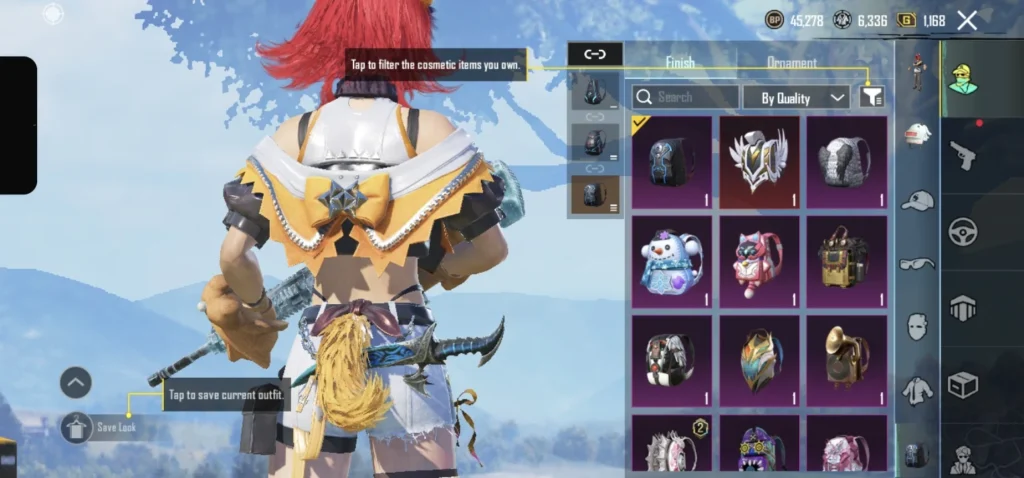Open the Ornament tab
This screenshot has height=478, width=1024.
791,63
